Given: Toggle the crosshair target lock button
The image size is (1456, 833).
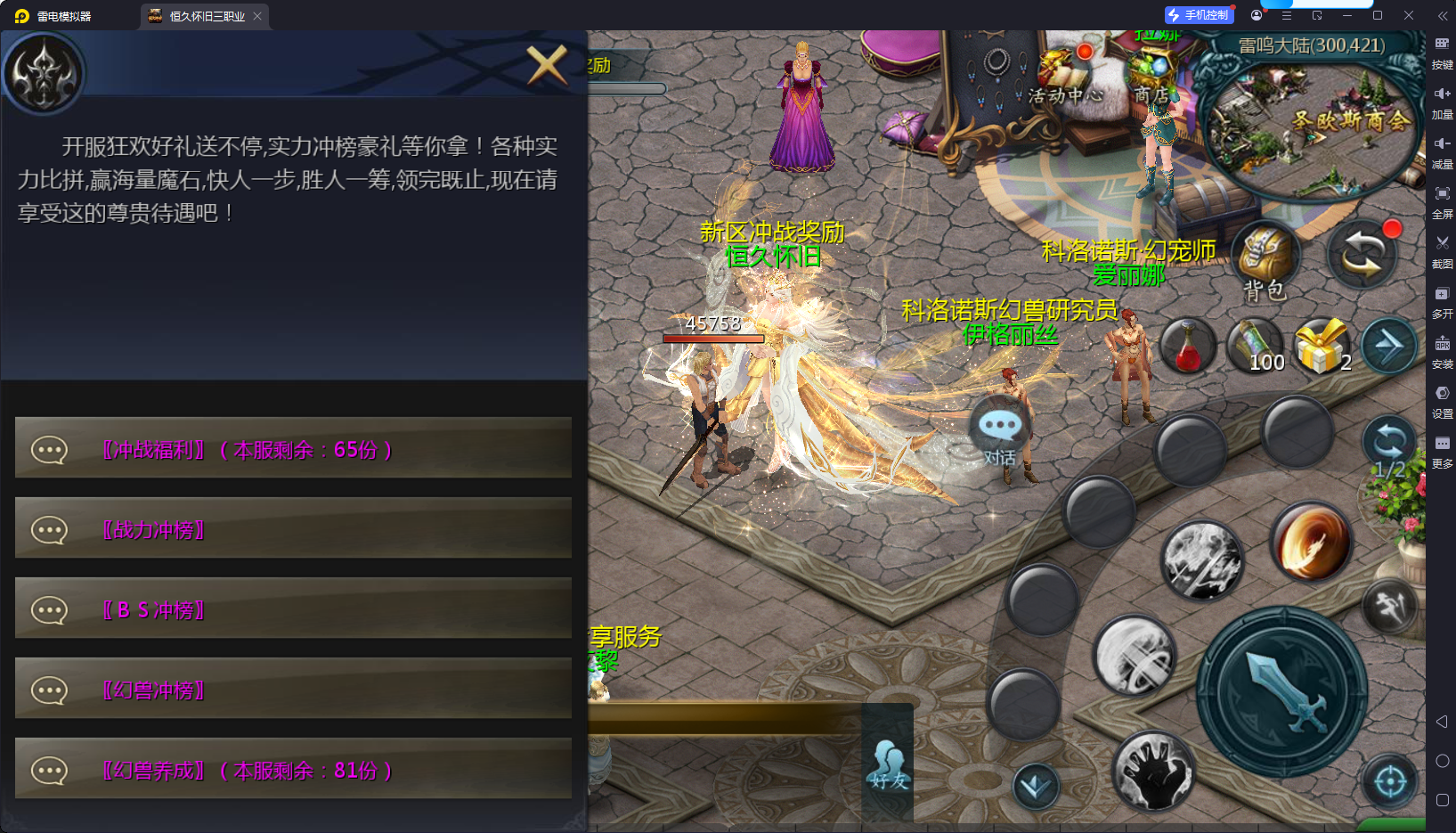Looking at the screenshot, I should pyautogui.click(x=1390, y=782).
